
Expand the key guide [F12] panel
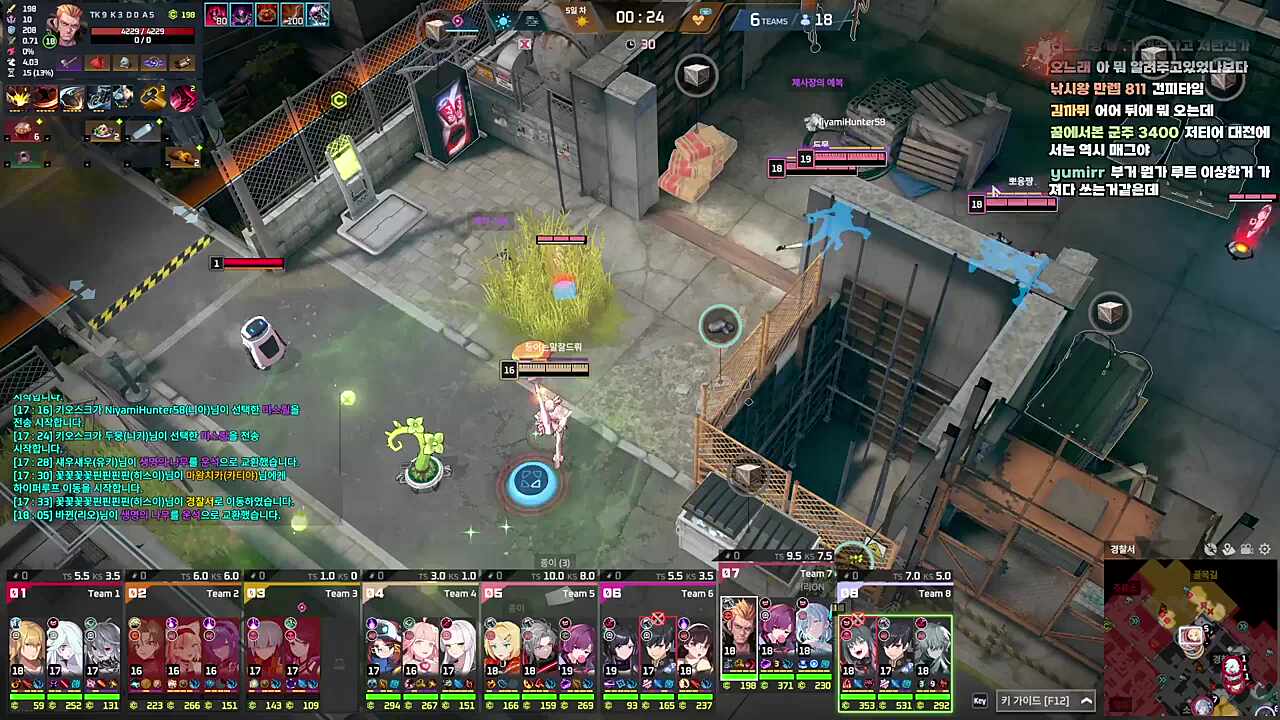pyautogui.click(x=1034, y=701)
